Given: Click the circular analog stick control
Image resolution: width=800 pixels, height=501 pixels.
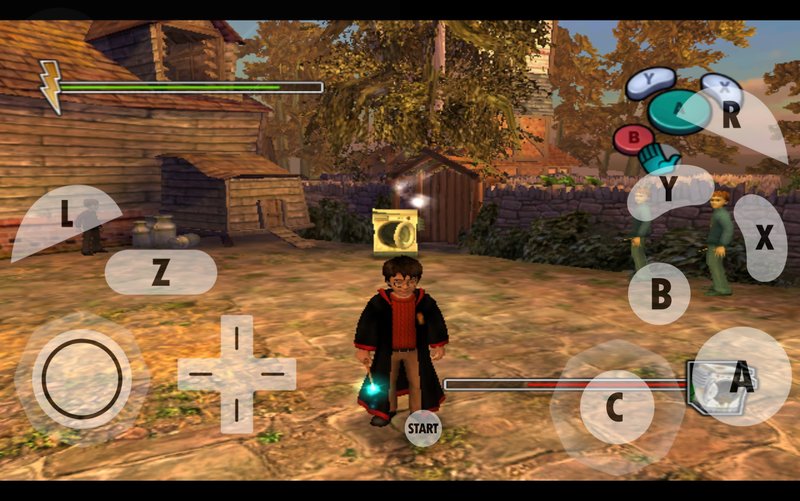Looking at the screenshot, I should pos(81,378).
